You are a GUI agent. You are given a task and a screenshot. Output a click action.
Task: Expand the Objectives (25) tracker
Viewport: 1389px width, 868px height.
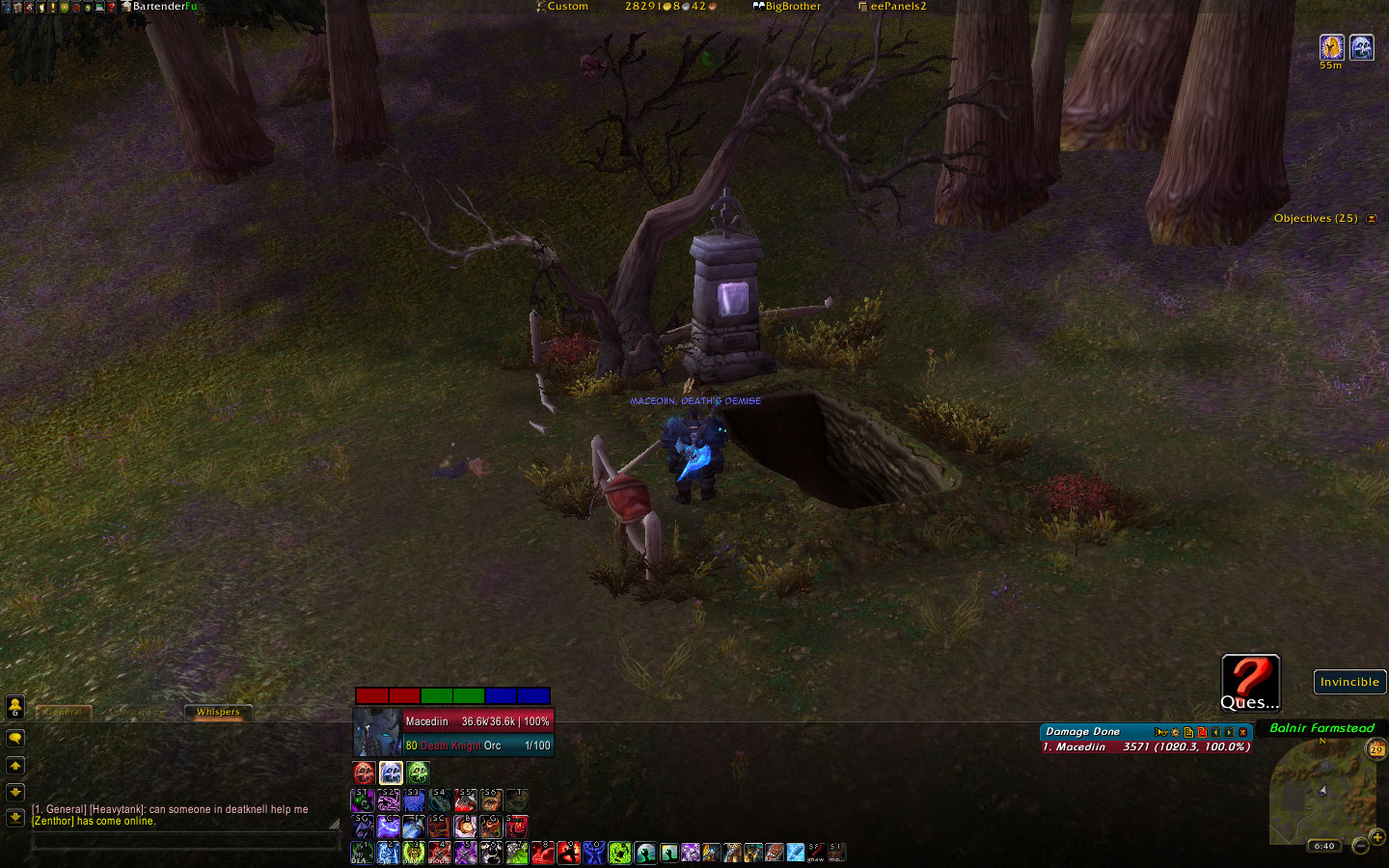(x=1372, y=219)
